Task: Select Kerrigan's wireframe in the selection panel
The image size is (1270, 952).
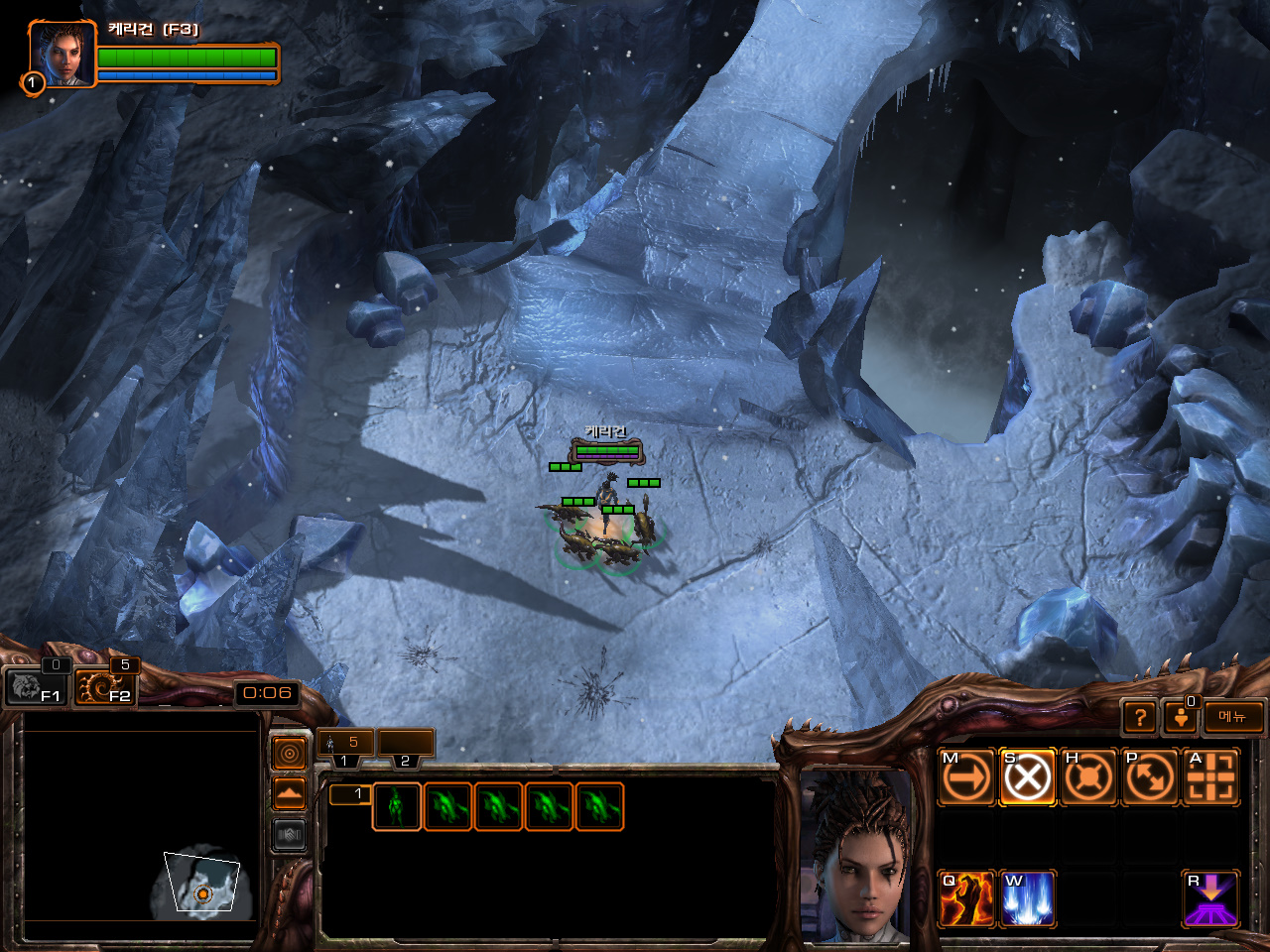Action: pyautogui.click(x=396, y=806)
